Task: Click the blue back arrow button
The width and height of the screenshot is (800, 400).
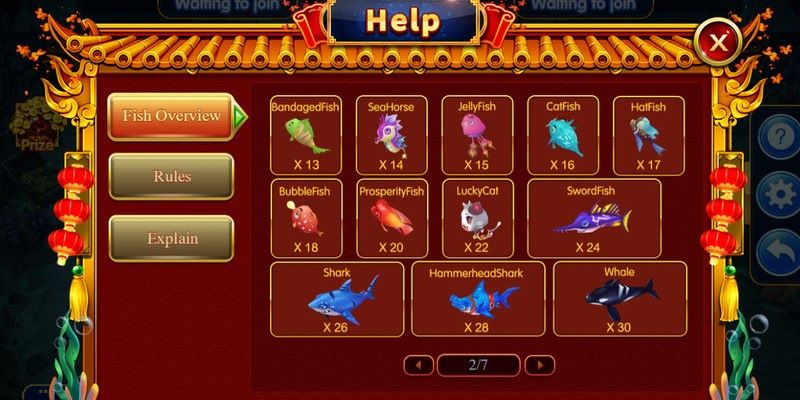Action: (779, 251)
